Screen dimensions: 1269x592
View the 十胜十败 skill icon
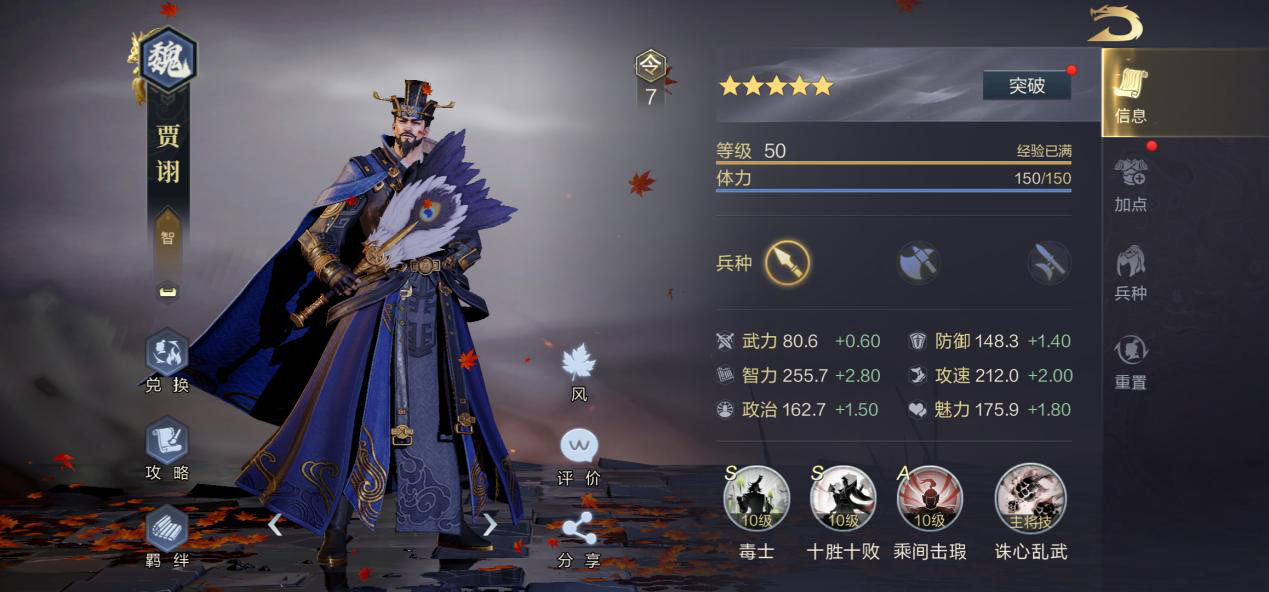coord(843,499)
